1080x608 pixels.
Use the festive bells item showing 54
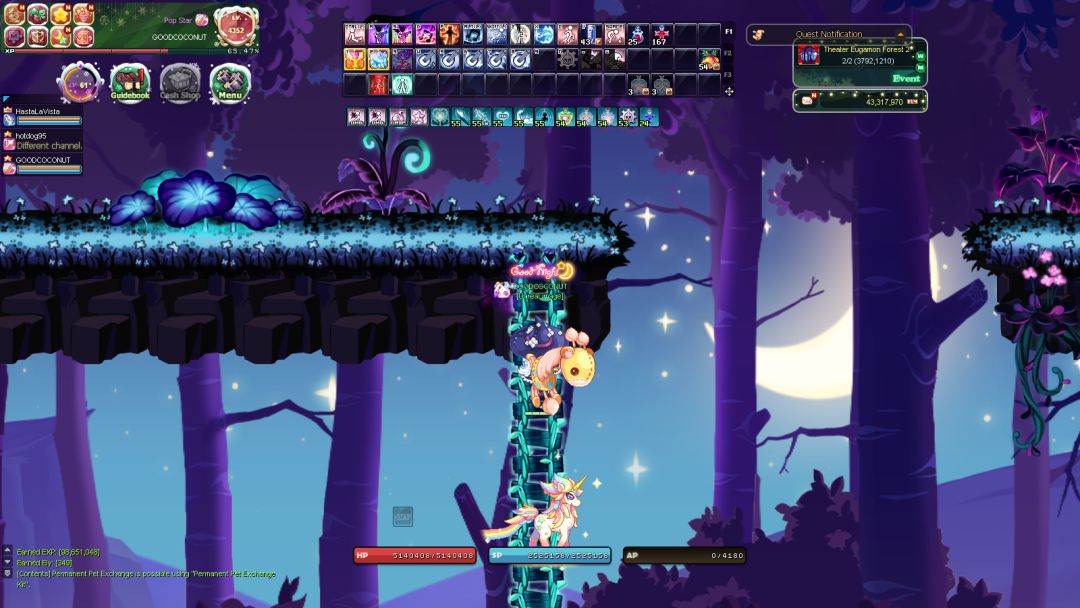pyautogui.click(x=709, y=60)
